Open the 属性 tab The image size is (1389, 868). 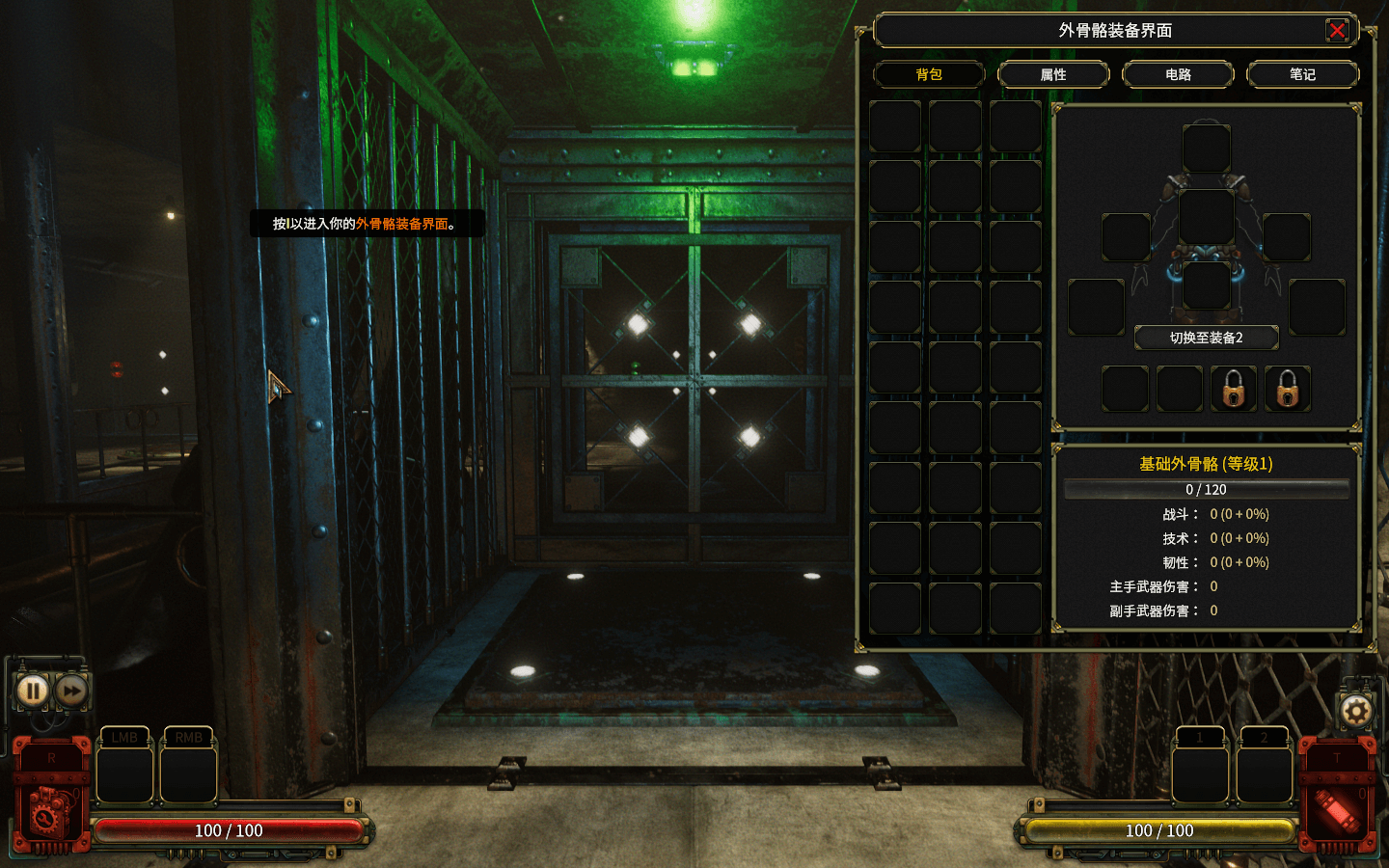coord(1053,74)
